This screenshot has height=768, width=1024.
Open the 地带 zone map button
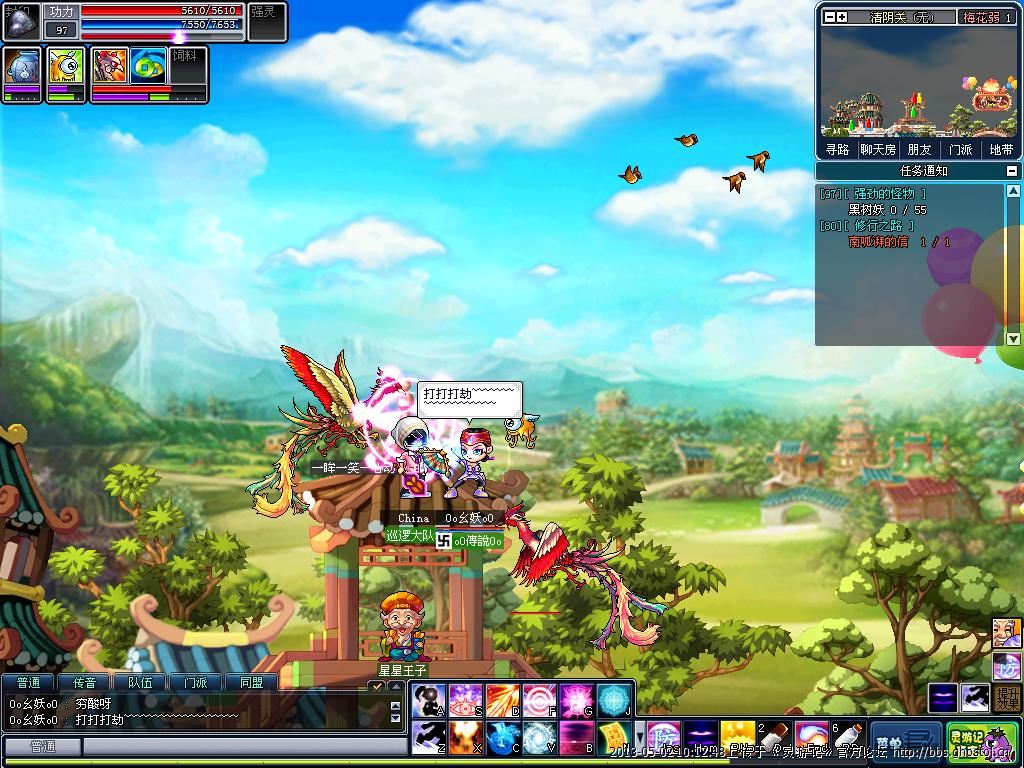1001,150
